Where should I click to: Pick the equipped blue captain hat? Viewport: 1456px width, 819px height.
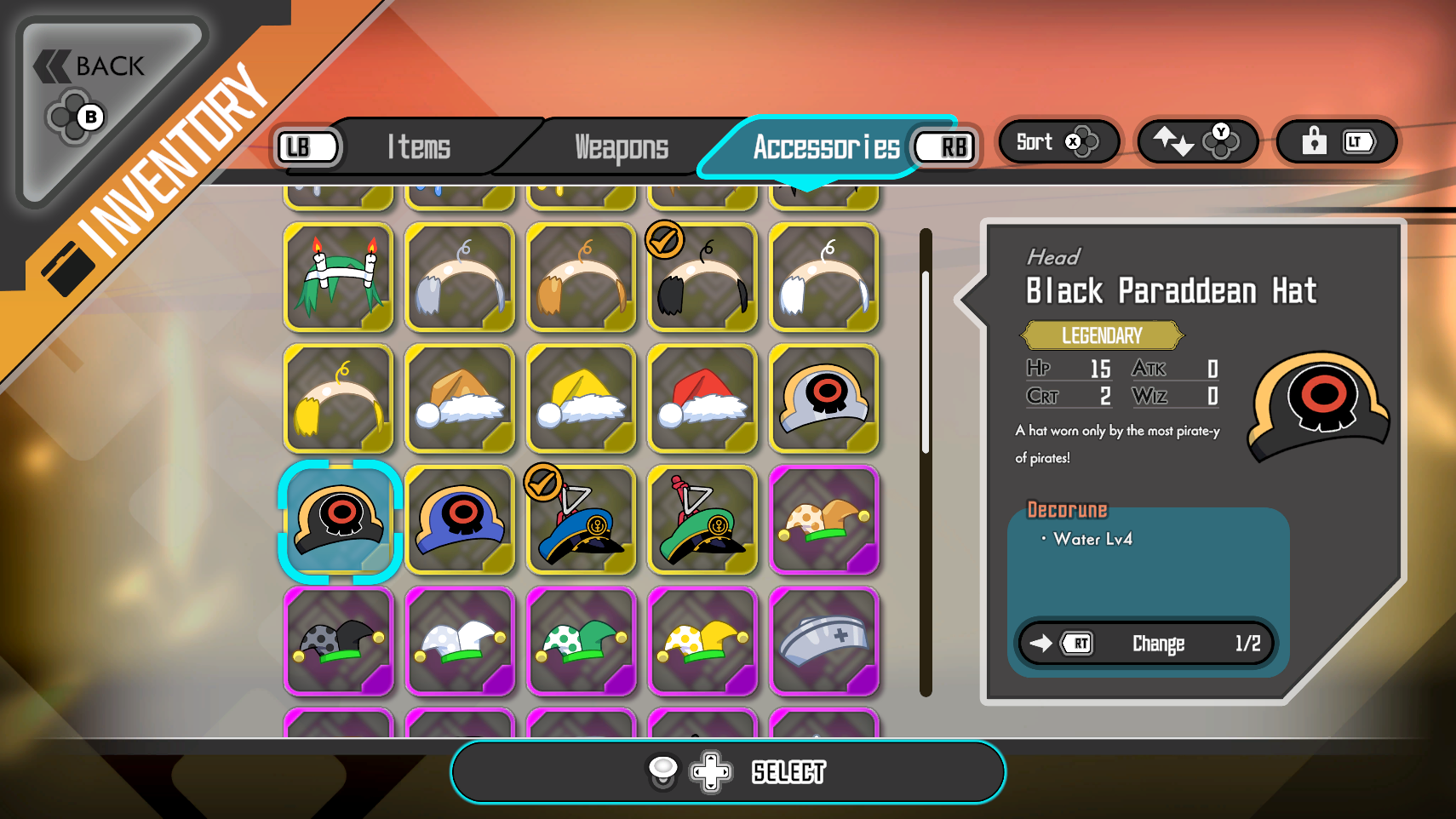[582, 520]
